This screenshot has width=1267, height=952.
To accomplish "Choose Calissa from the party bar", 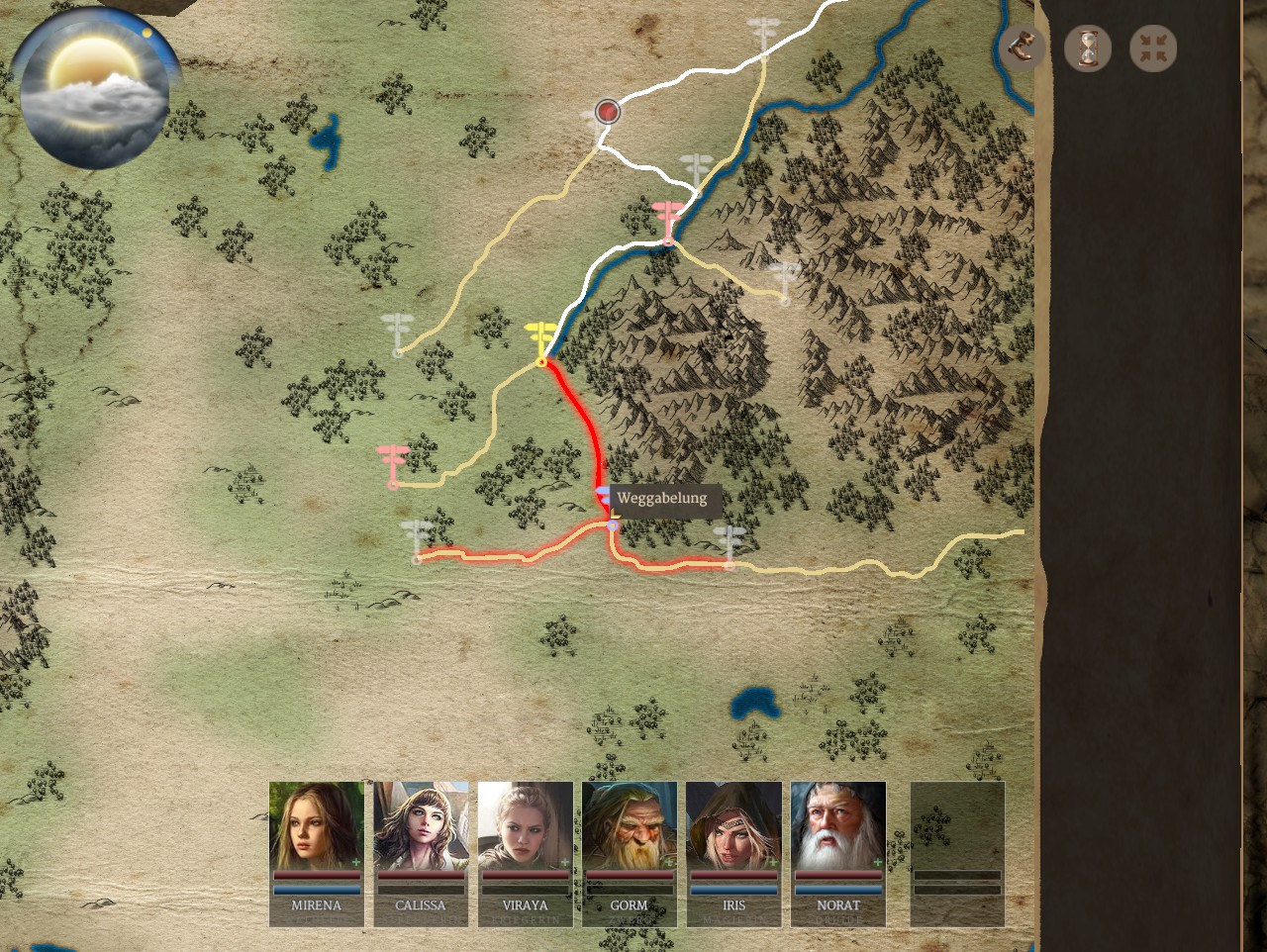I will click(x=421, y=826).
